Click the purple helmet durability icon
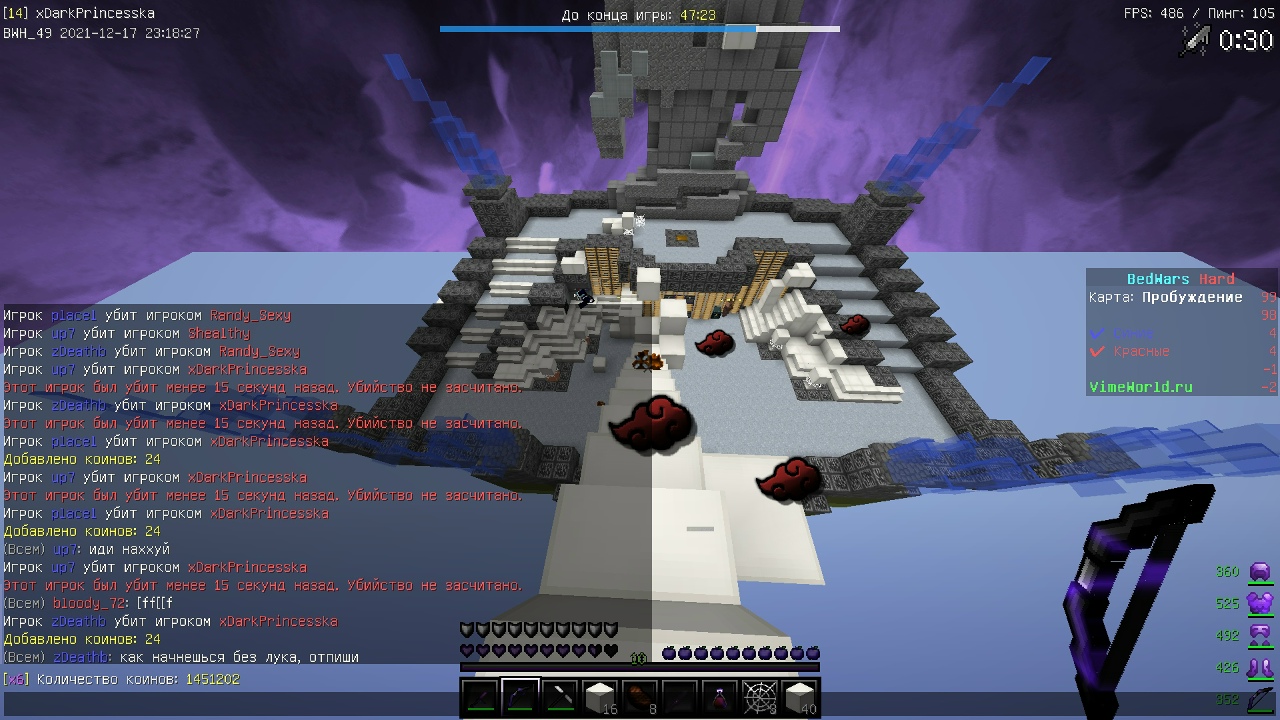This screenshot has height=720, width=1280. 1260,572
